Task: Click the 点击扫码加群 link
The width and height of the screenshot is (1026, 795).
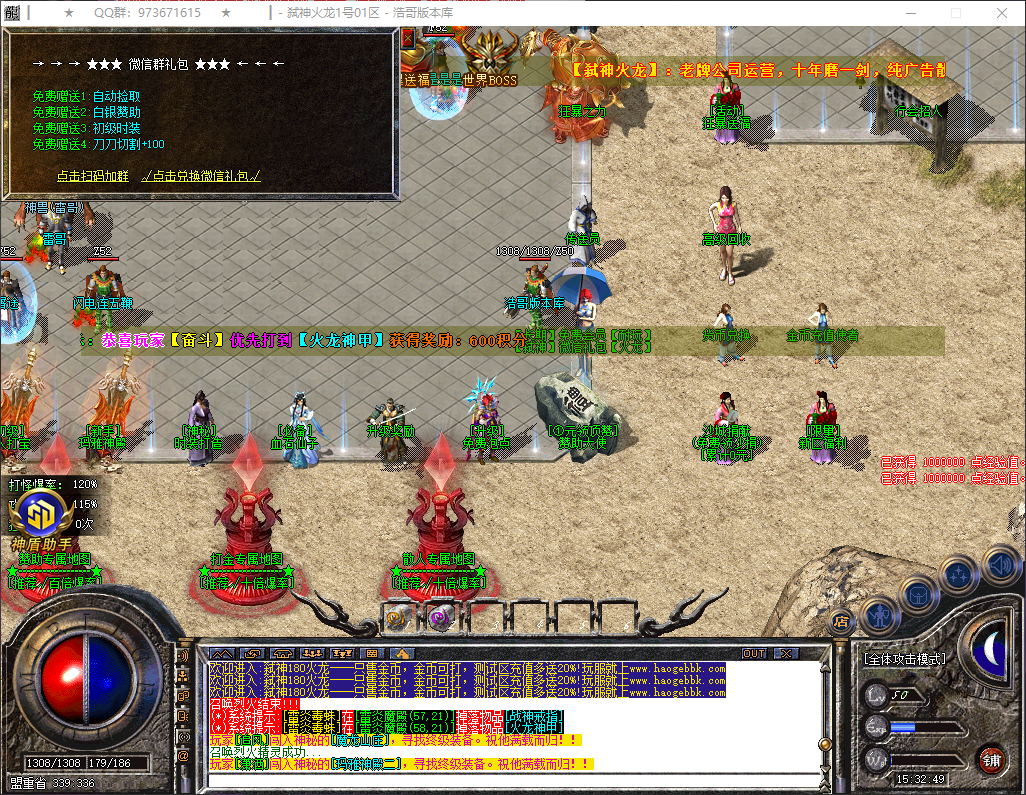Action: click(x=93, y=175)
